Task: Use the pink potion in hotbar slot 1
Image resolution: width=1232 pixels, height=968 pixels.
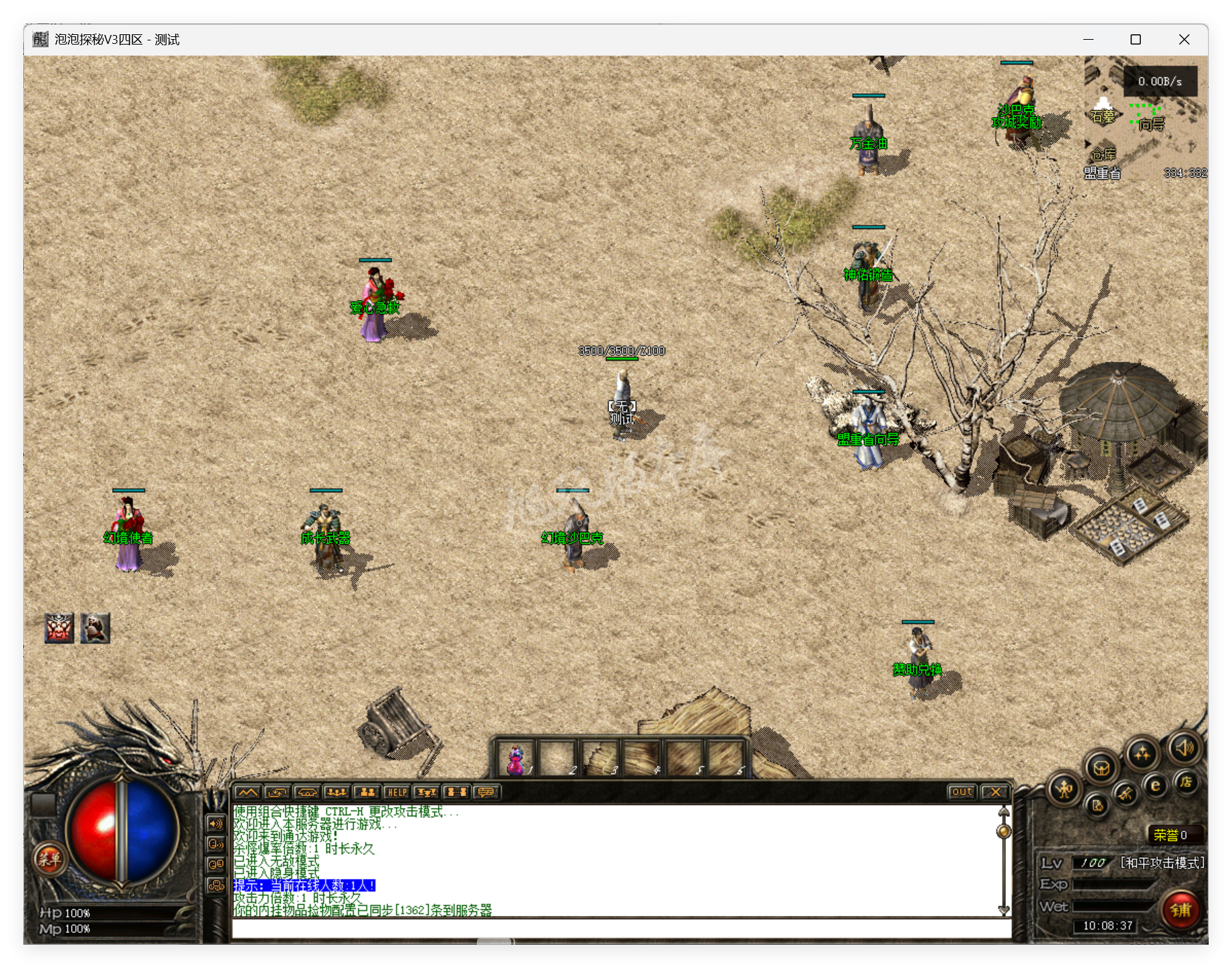Action: [x=516, y=760]
